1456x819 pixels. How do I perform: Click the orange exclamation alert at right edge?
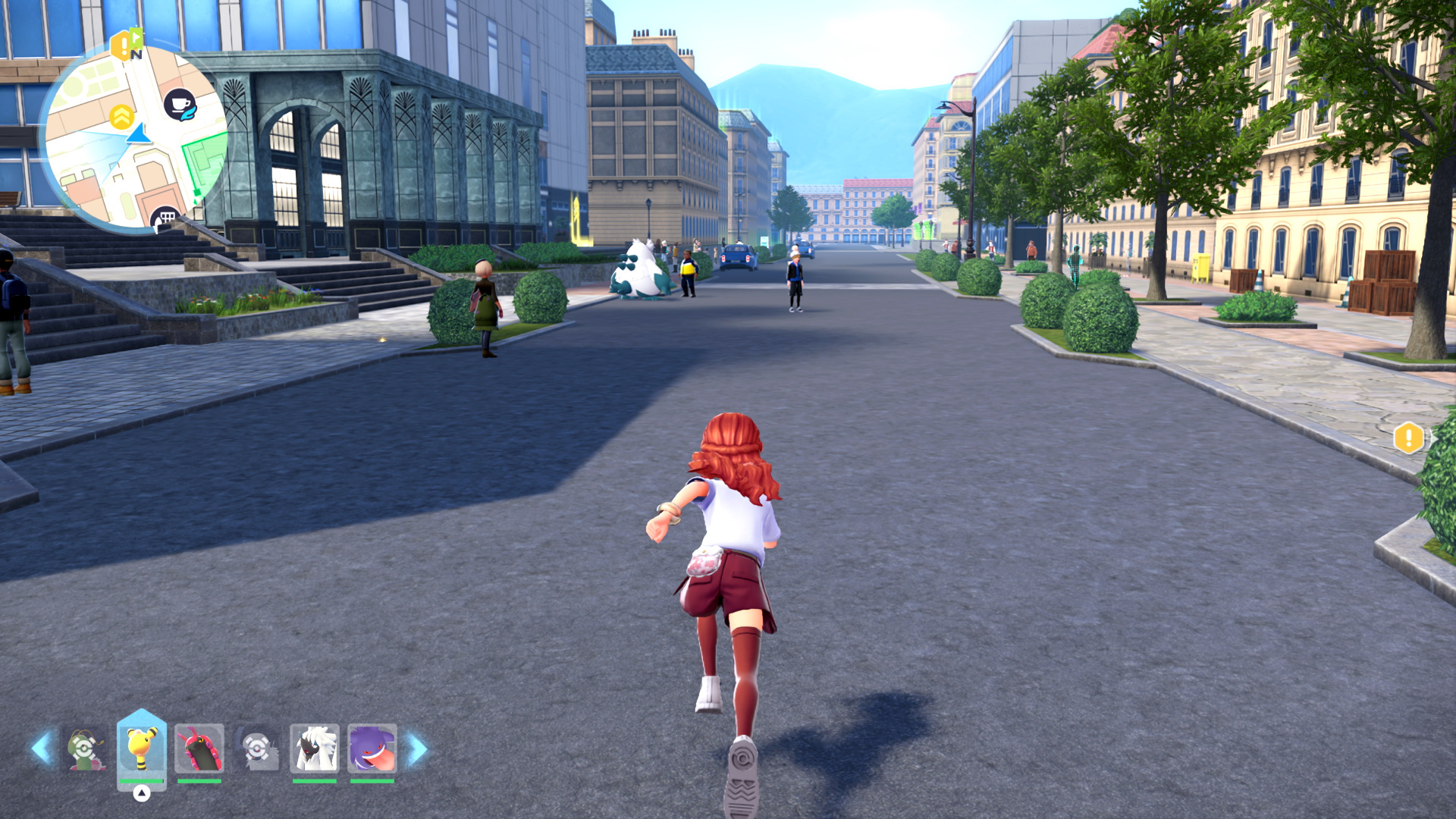pos(1408,438)
